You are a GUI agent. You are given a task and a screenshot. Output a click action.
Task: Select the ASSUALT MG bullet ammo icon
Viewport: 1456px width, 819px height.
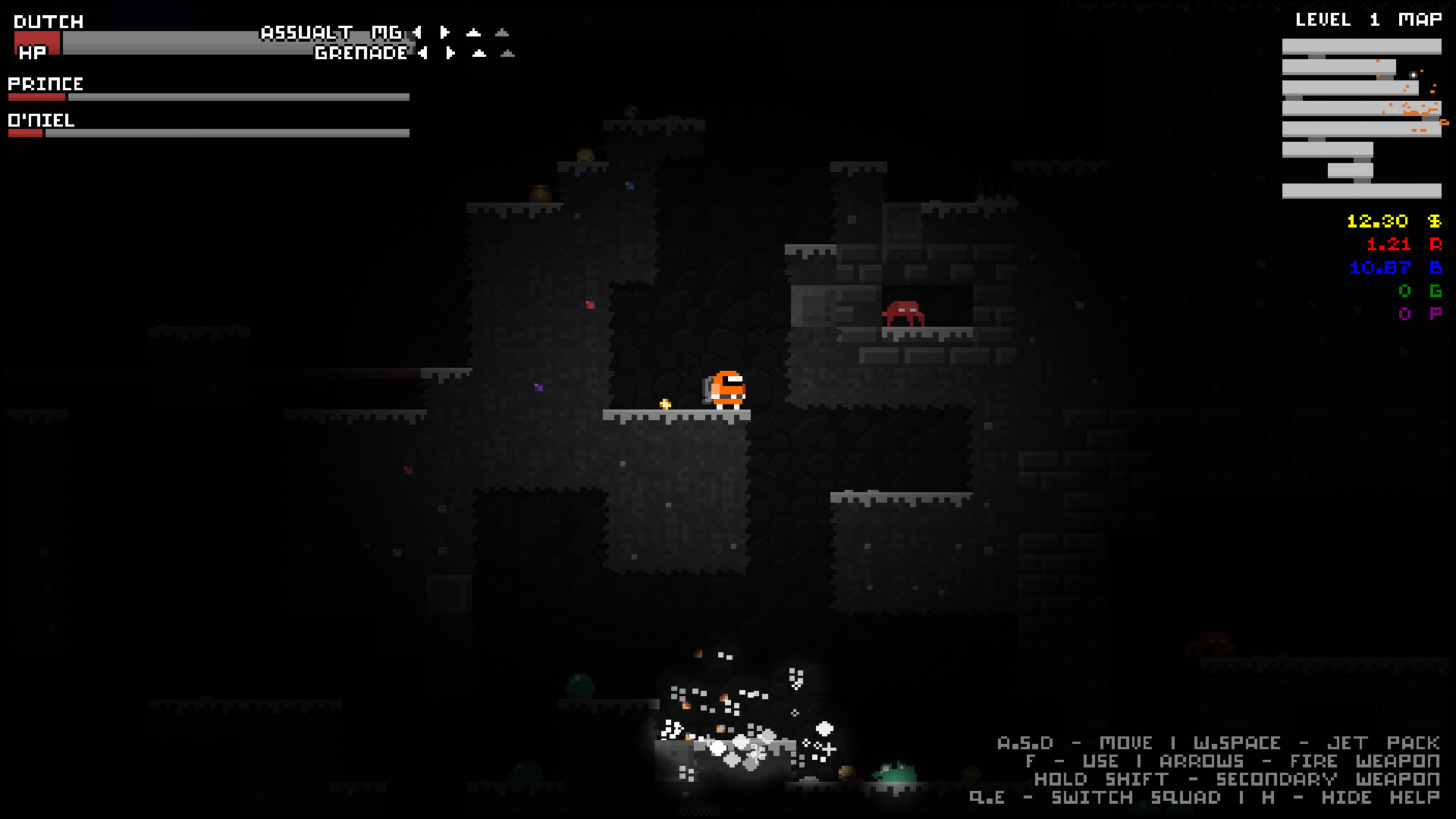[472, 33]
